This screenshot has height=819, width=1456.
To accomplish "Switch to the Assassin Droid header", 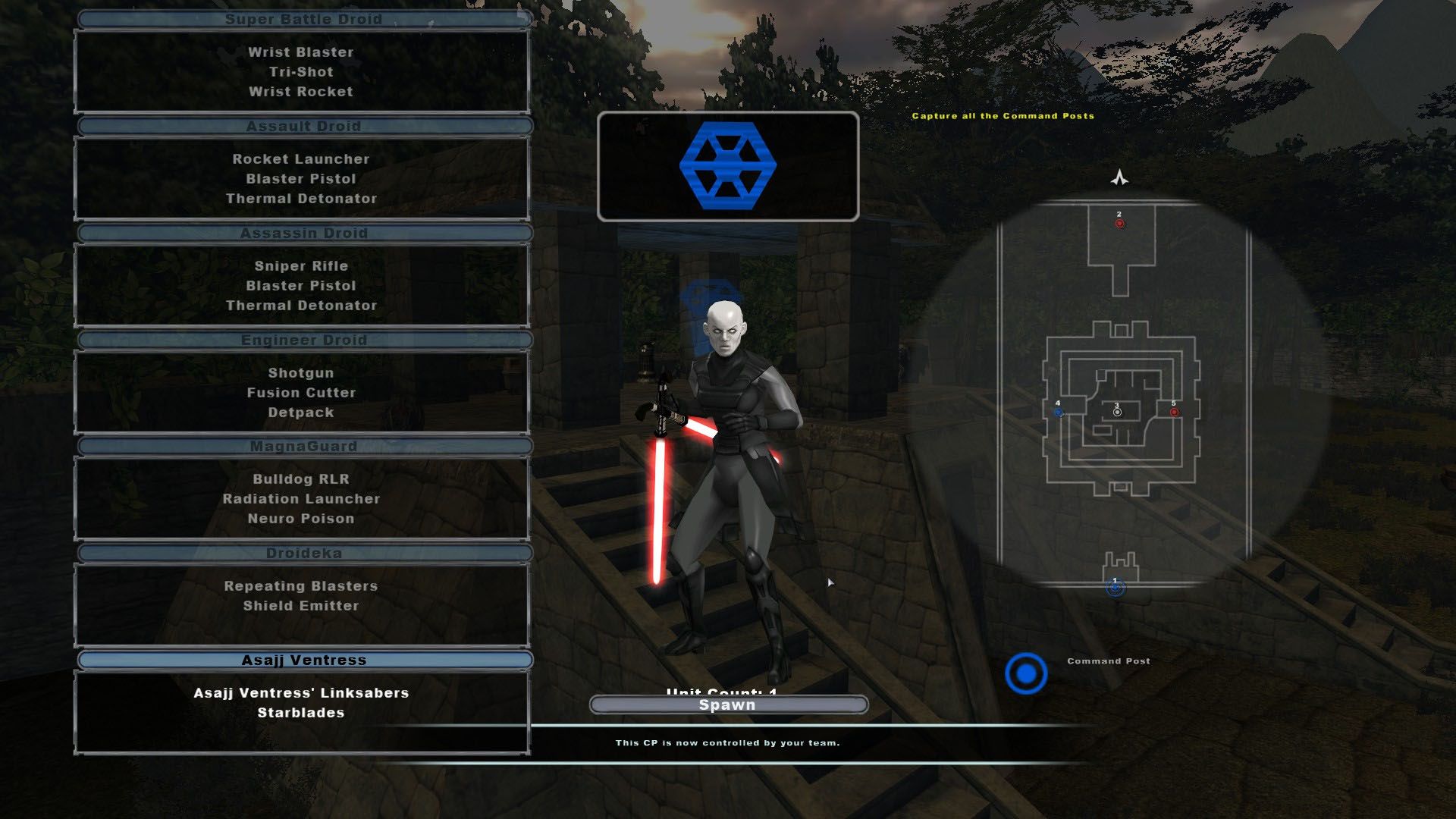I will coord(303,233).
